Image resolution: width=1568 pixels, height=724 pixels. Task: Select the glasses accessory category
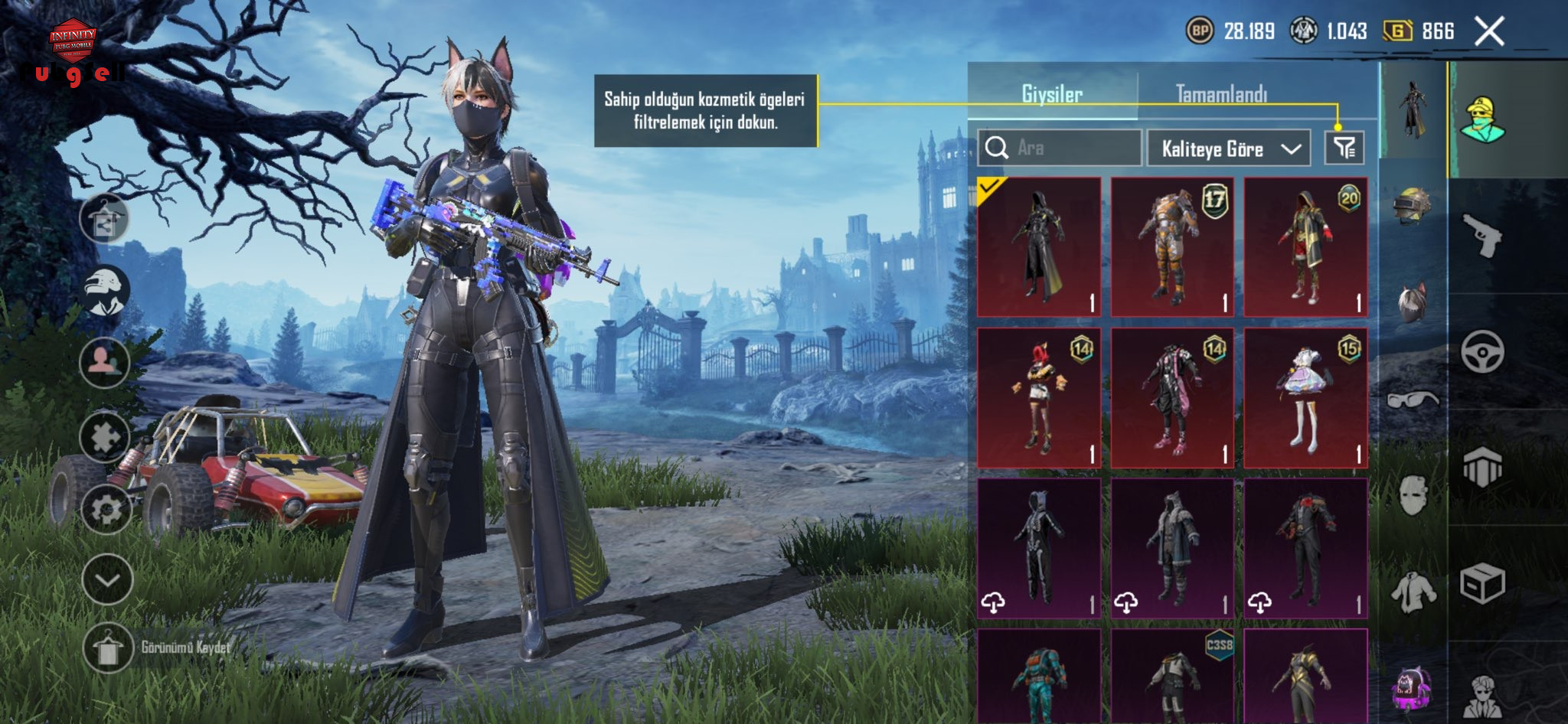[1413, 400]
